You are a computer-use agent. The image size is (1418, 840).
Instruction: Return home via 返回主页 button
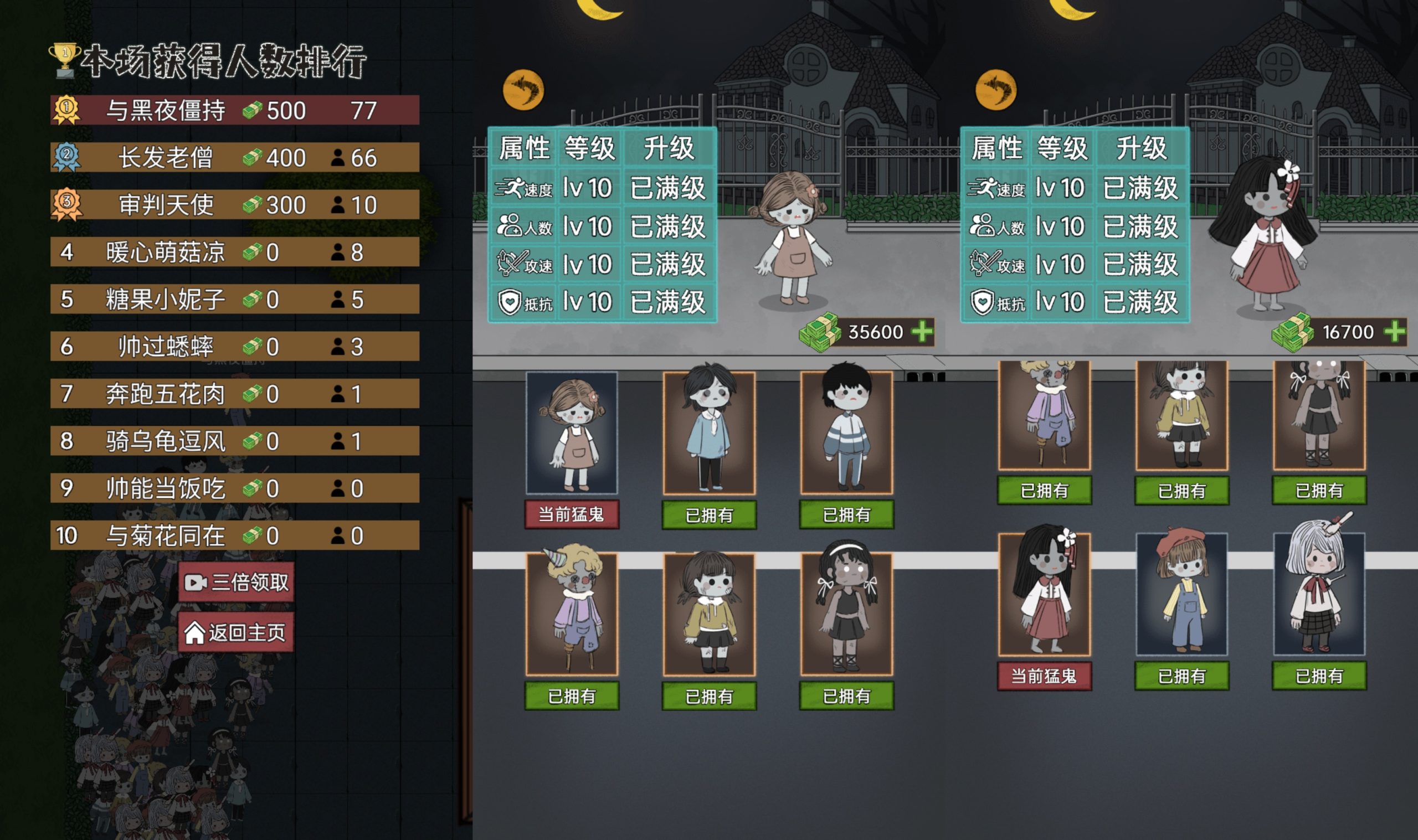(x=237, y=632)
